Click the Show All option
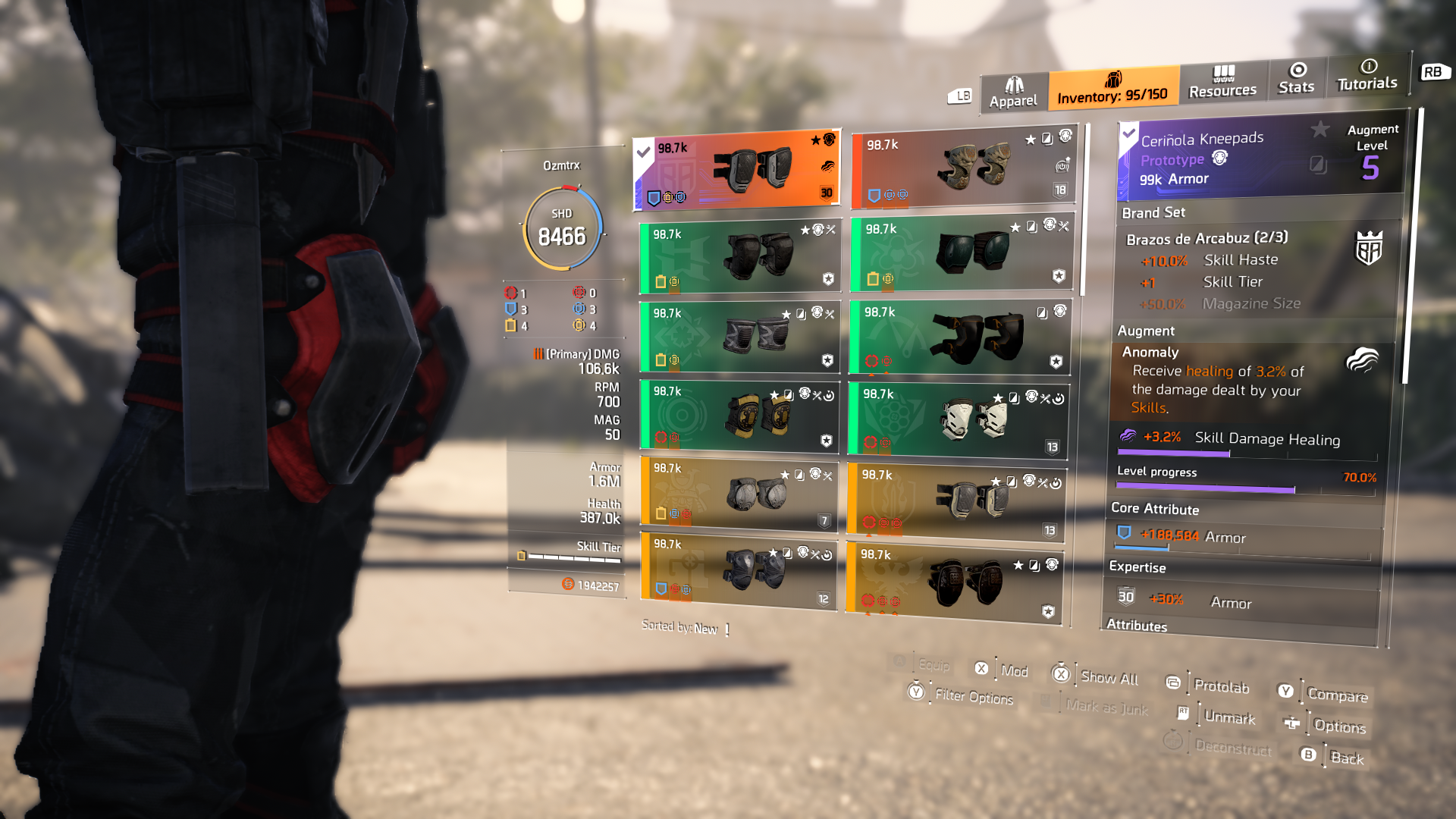1456x819 pixels. coord(1108,678)
